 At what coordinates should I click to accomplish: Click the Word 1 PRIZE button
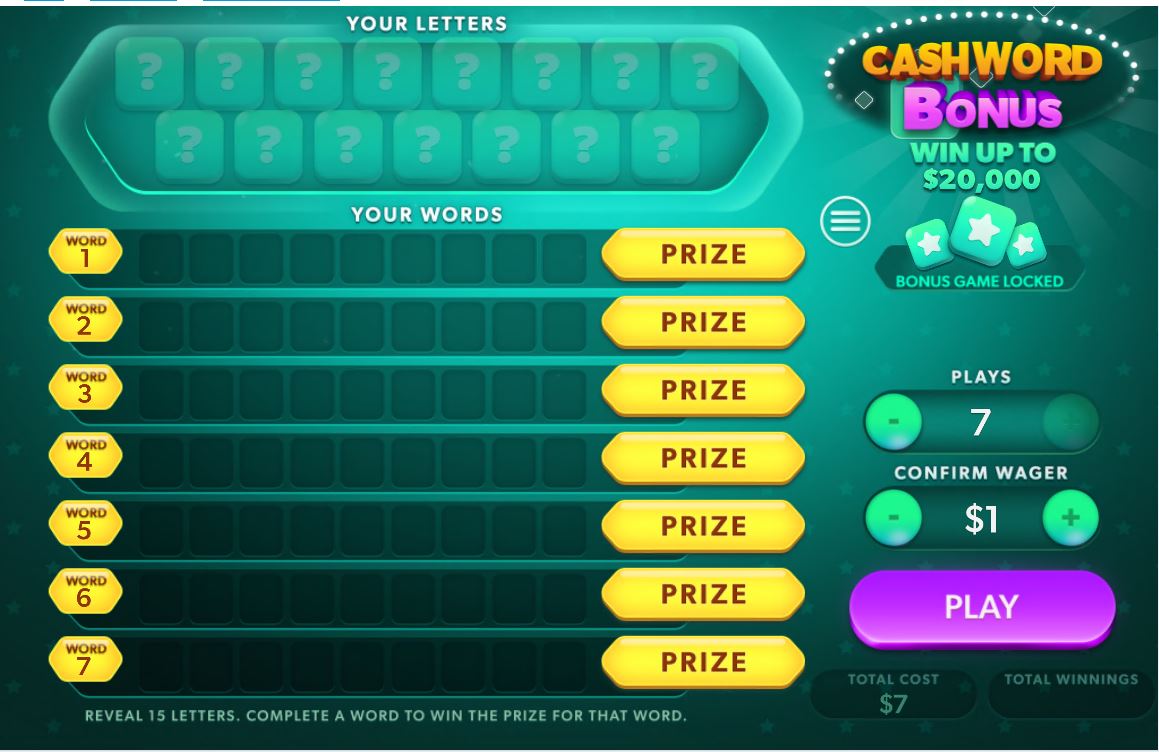coord(703,255)
